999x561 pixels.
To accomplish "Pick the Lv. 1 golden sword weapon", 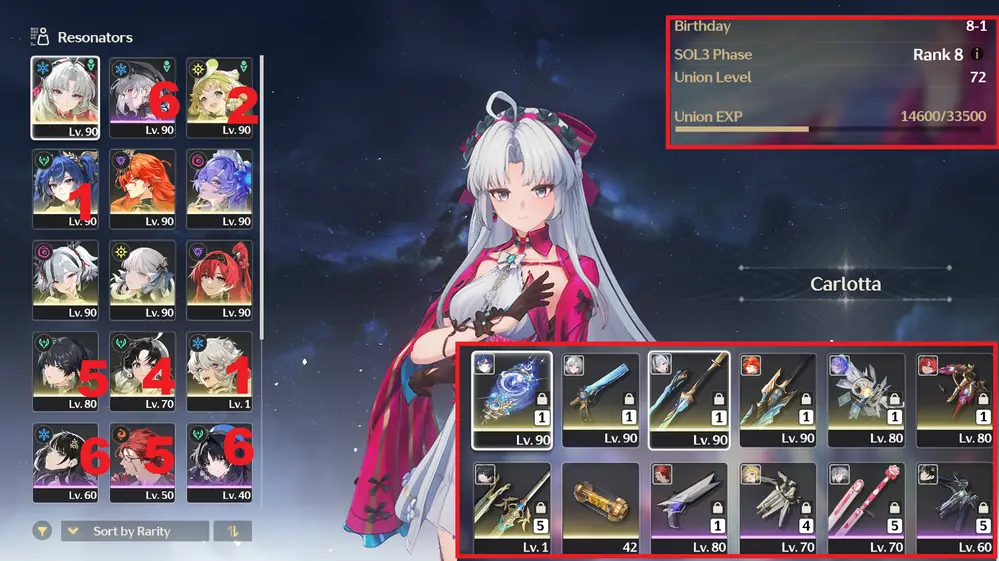I will pyautogui.click(x=511, y=509).
